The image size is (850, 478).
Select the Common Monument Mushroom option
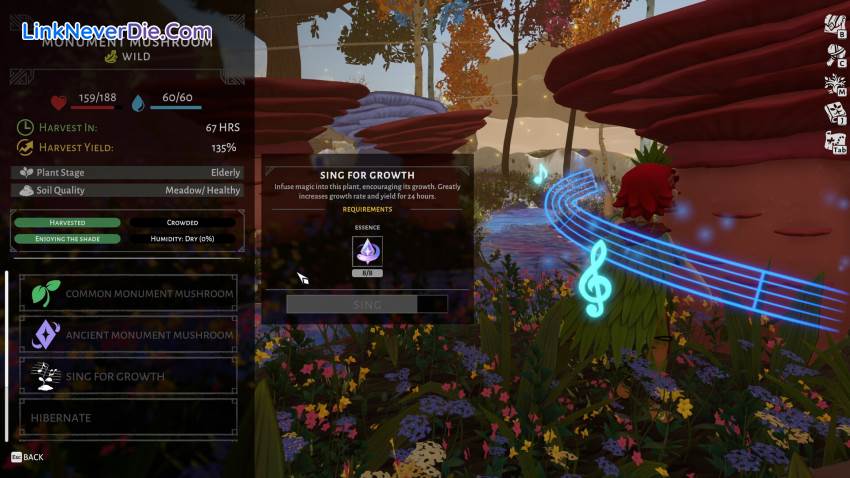(x=129, y=293)
